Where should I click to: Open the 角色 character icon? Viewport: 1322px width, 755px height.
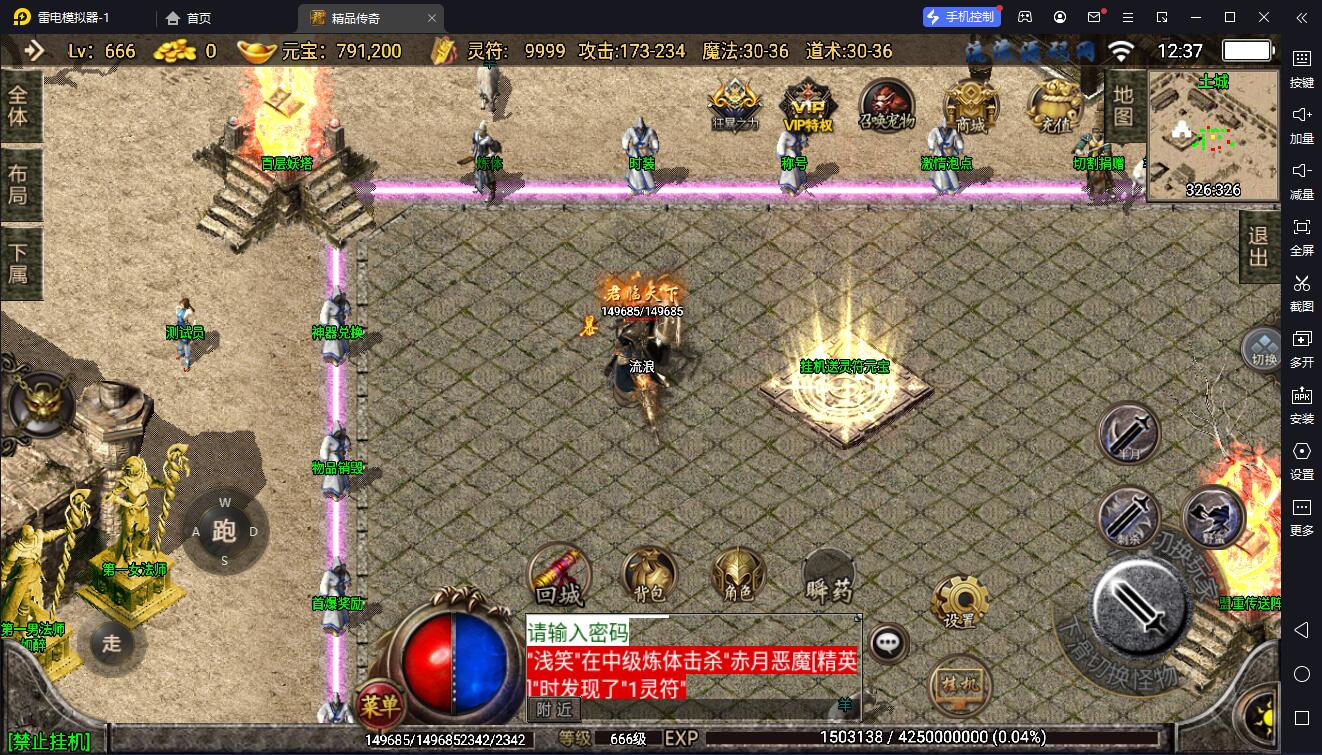(x=739, y=575)
